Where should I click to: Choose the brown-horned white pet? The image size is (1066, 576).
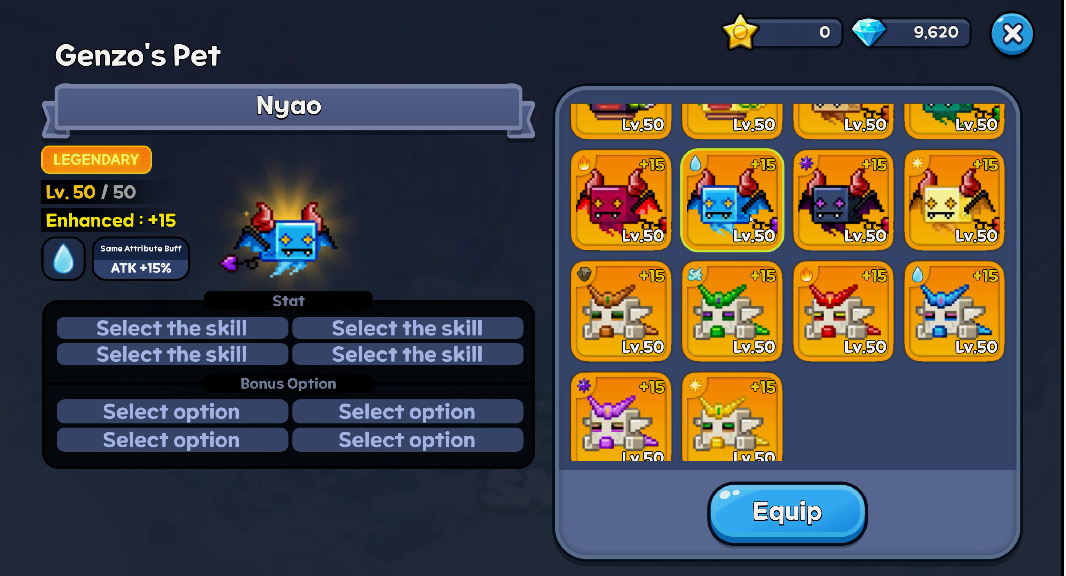click(x=621, y=311)
